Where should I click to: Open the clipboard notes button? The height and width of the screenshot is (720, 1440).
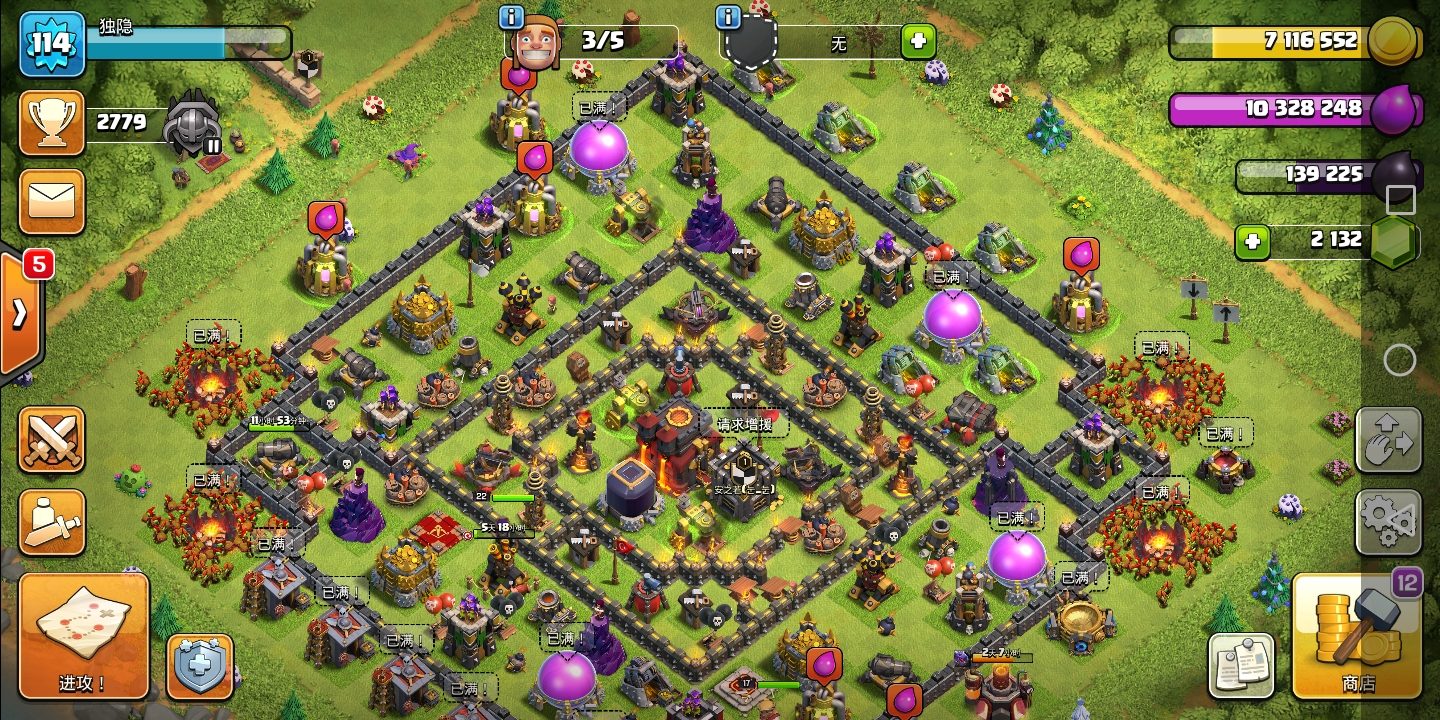click(1241, 666)
